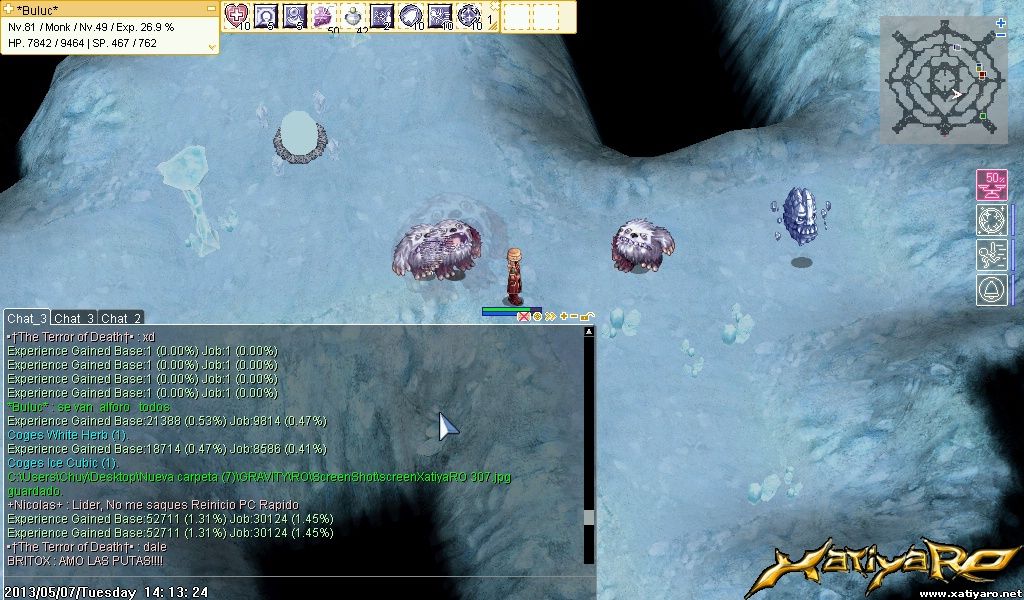Zoom out the minimap with minus button
The width and height of the screenshot is (1024, 600).
(1001, 35)
